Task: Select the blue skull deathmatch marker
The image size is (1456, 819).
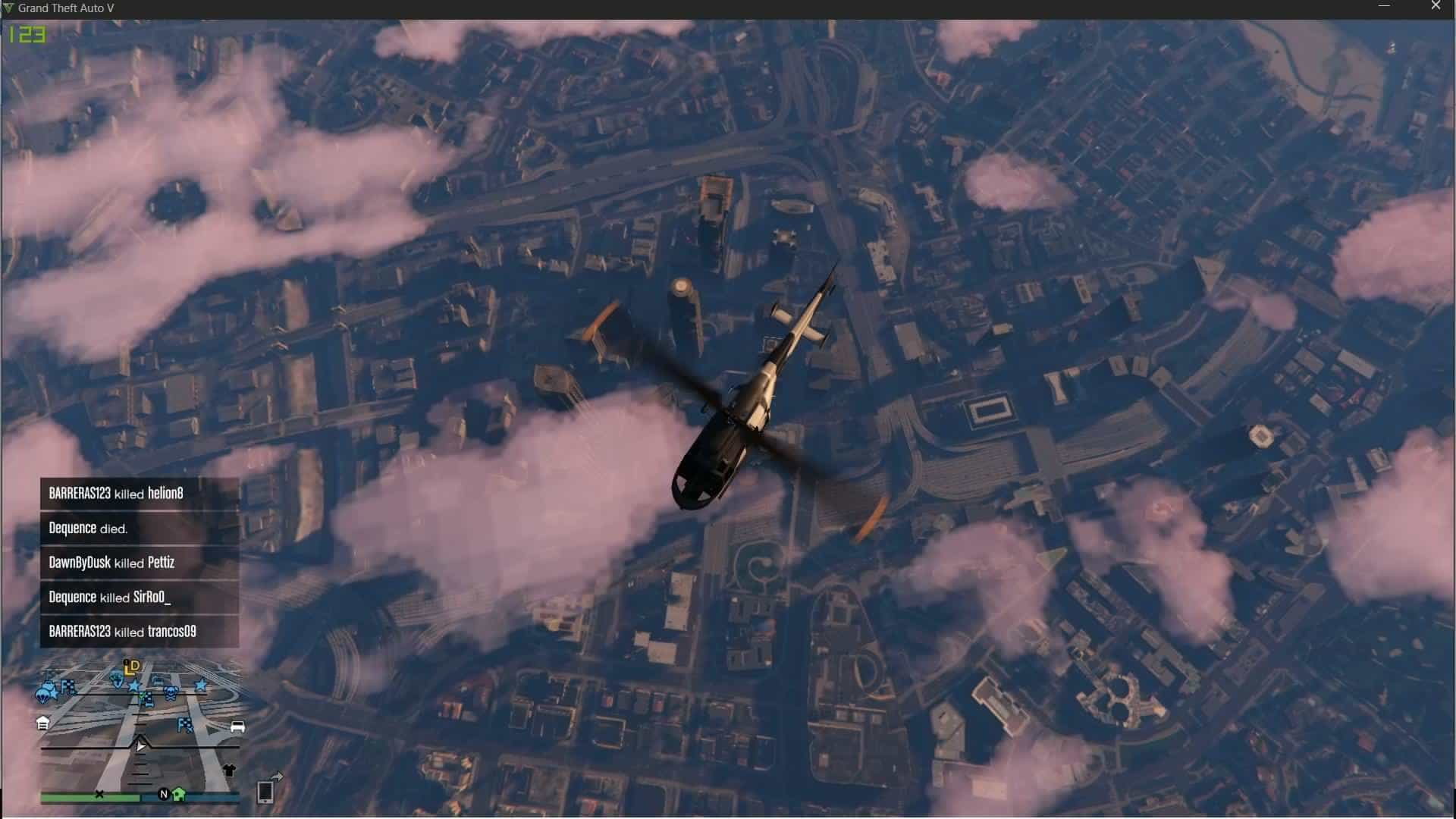Action: click(171, 692)
